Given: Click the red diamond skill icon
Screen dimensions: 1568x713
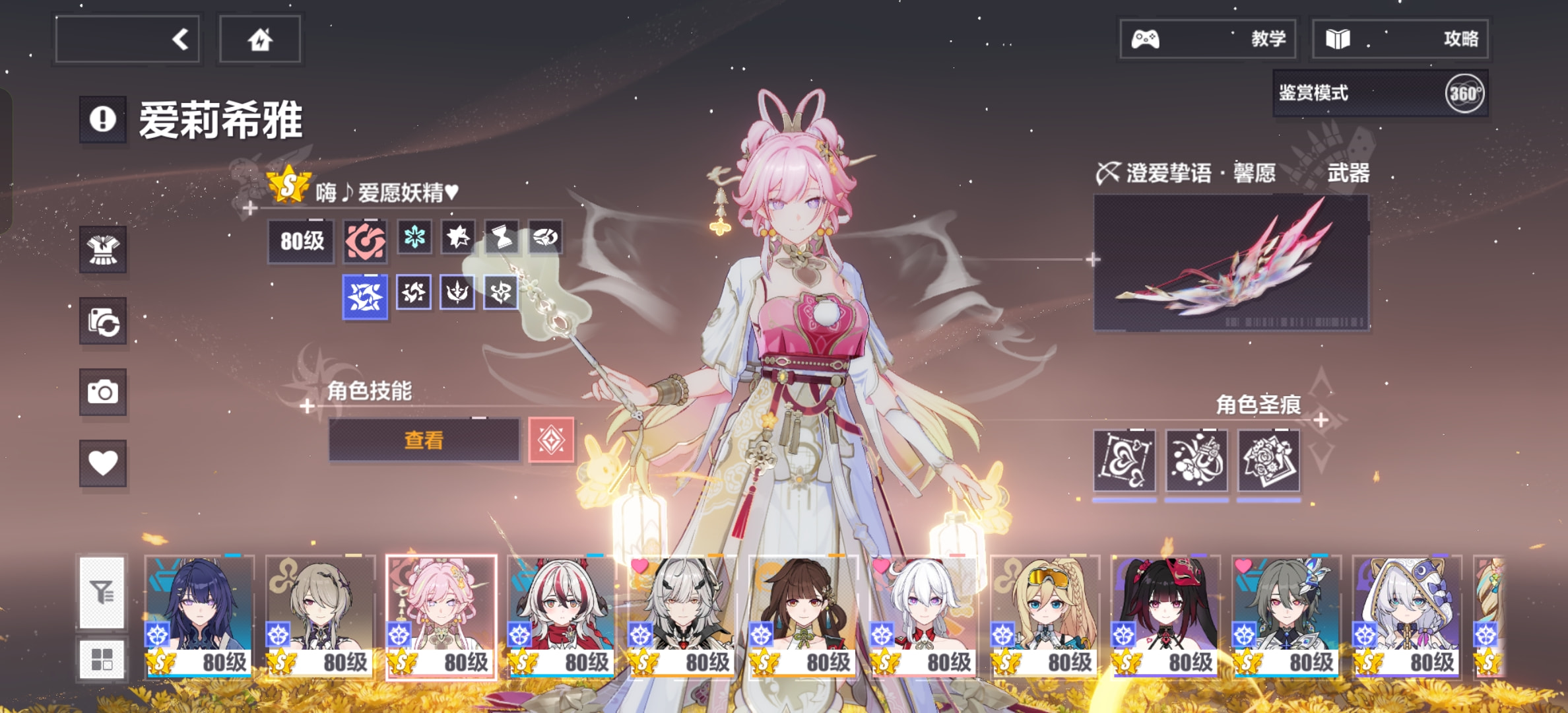Looking at the screenshot, I should [551, 440].
